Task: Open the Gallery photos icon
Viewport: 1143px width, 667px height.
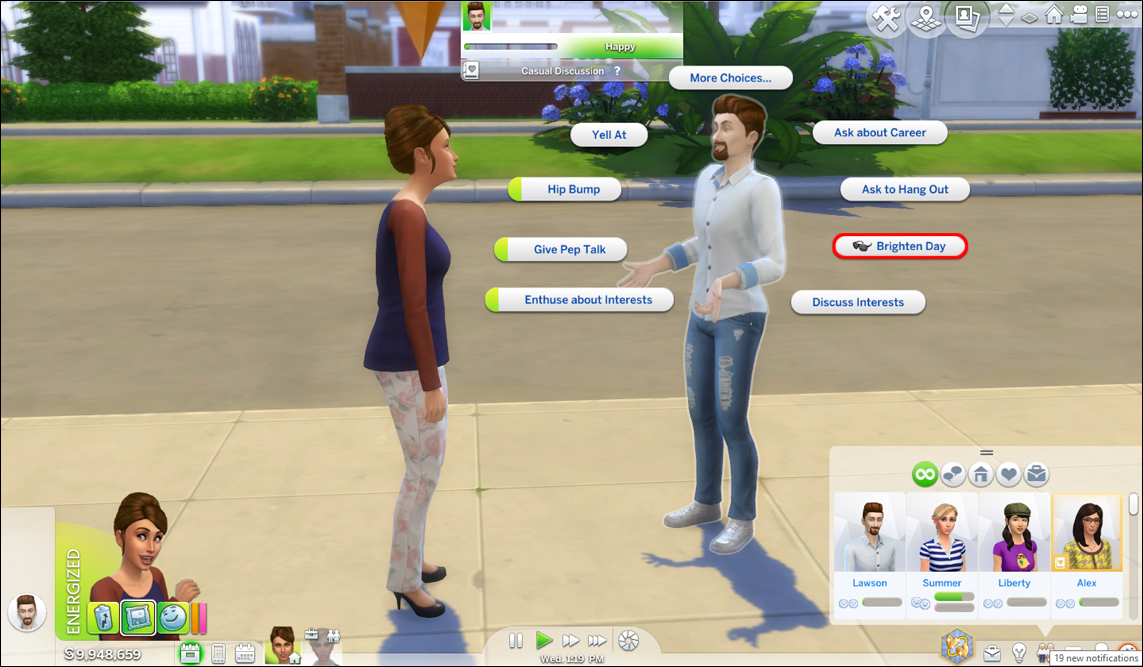Action: coord(966,18)
